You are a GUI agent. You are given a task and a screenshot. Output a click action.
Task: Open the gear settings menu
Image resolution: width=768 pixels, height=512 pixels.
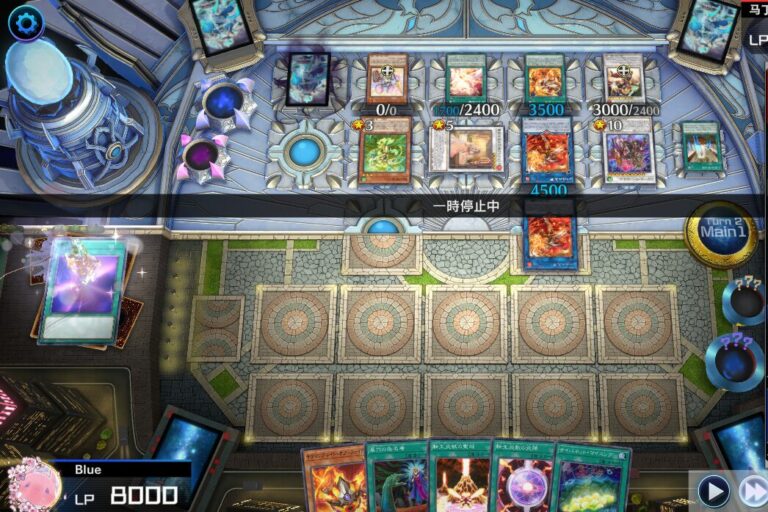click(x=25, y=22)
